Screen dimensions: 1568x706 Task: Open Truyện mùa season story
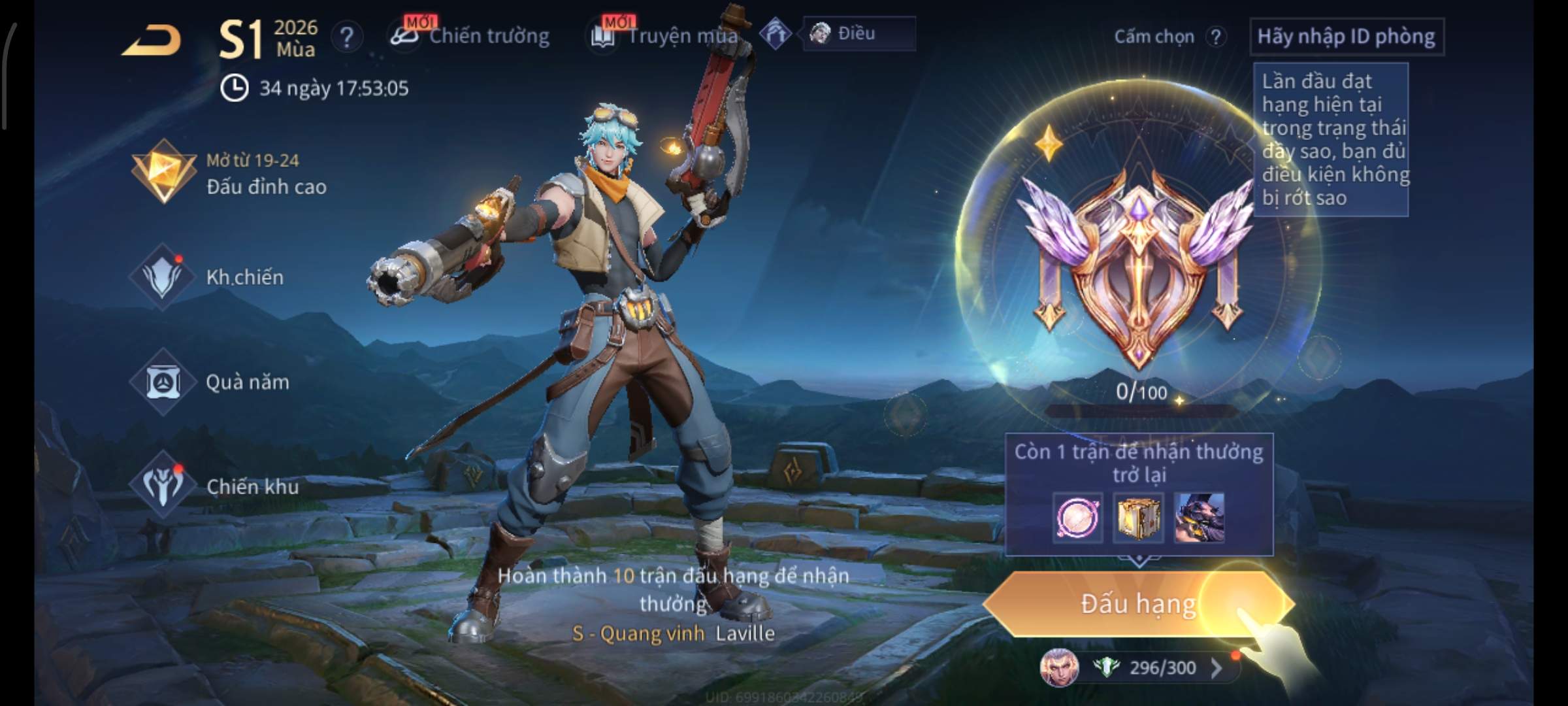[x=665, y=36]
